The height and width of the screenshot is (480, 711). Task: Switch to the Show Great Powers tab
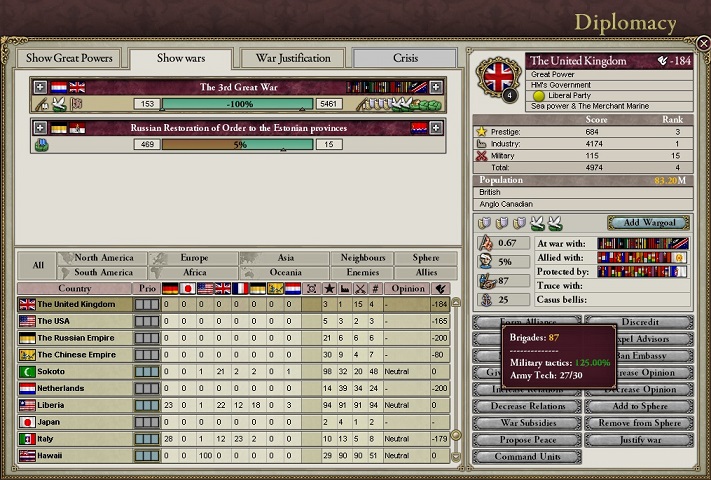tap(70, 58)
